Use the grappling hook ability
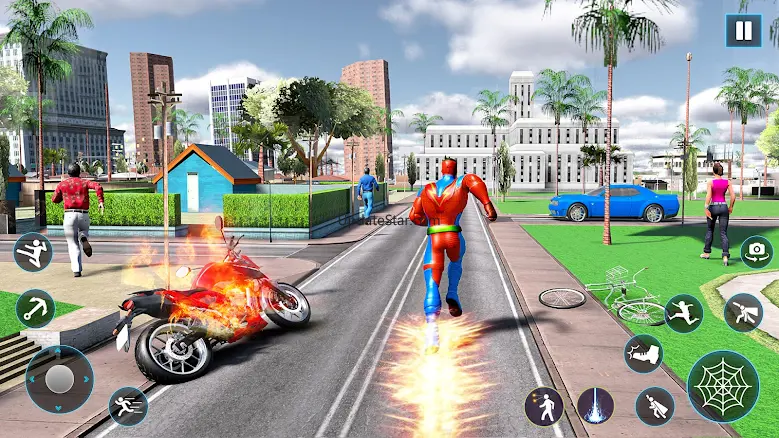Viewport: 779px width, 438px height. point(35,308)
